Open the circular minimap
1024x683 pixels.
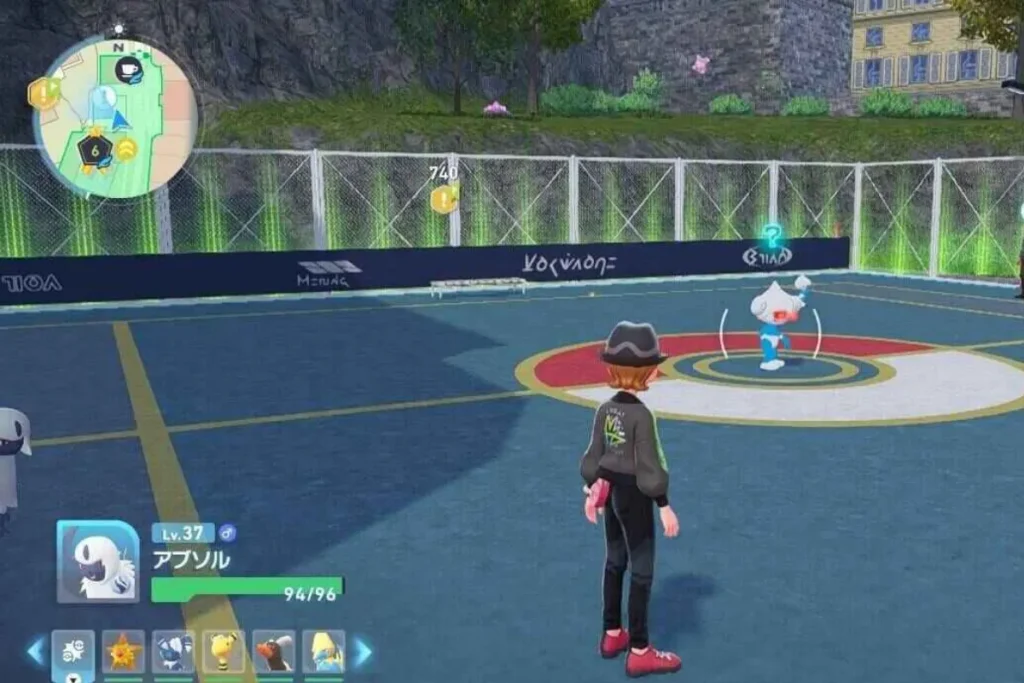click(x=114, y=117)
